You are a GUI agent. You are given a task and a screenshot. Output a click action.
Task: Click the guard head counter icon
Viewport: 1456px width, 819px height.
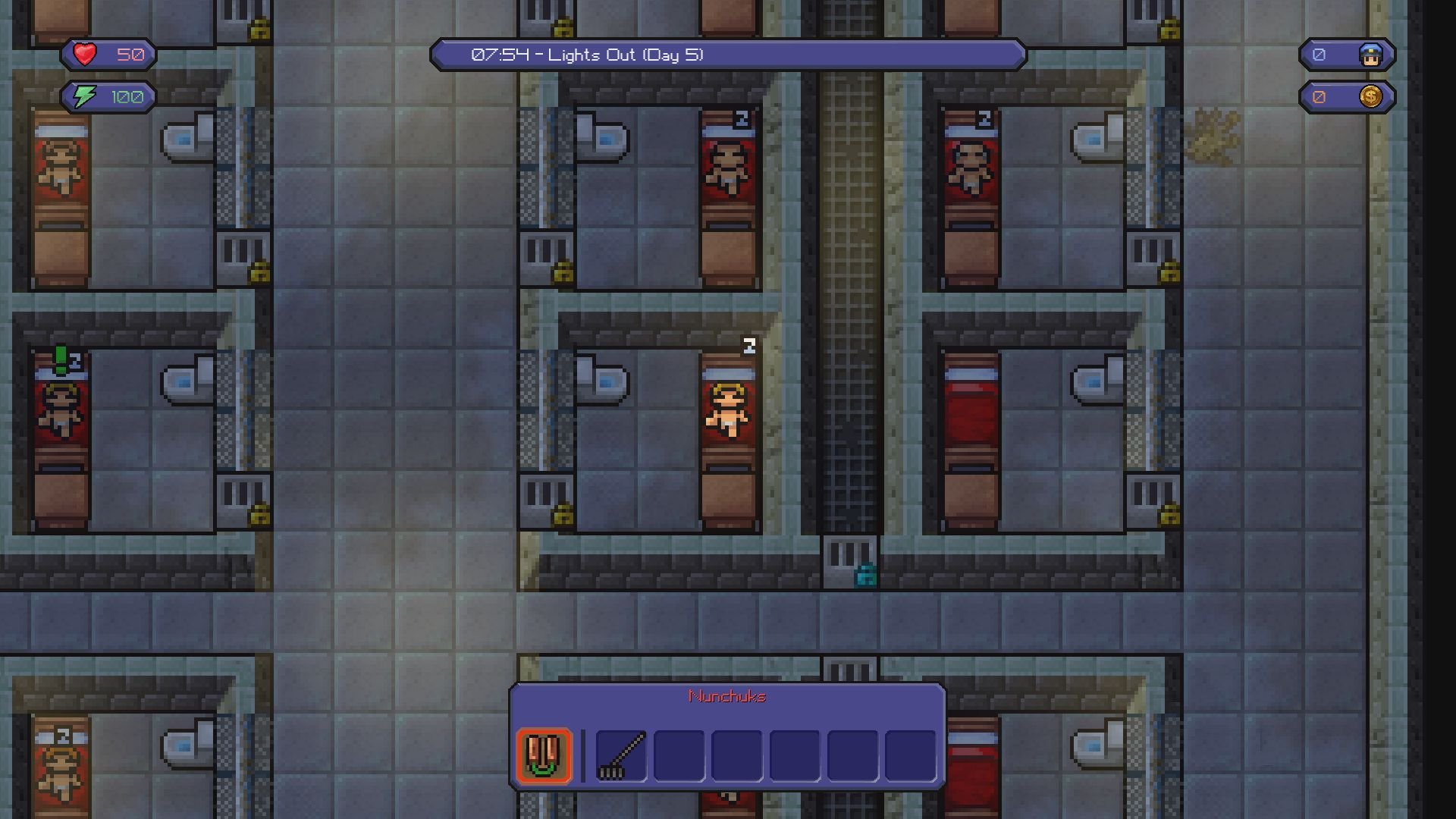1373,54
